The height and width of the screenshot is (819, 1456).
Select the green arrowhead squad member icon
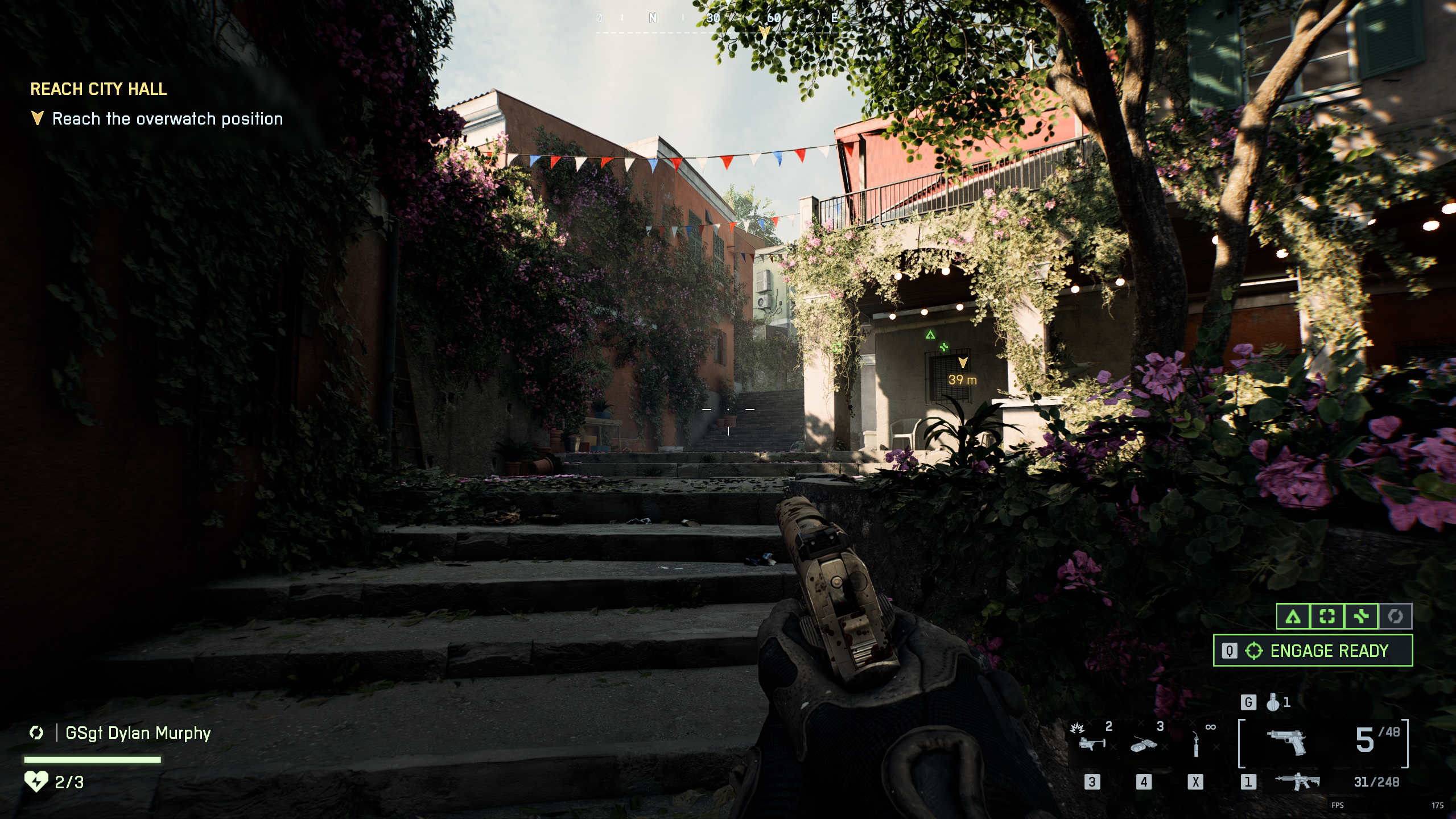(1293, 617)
